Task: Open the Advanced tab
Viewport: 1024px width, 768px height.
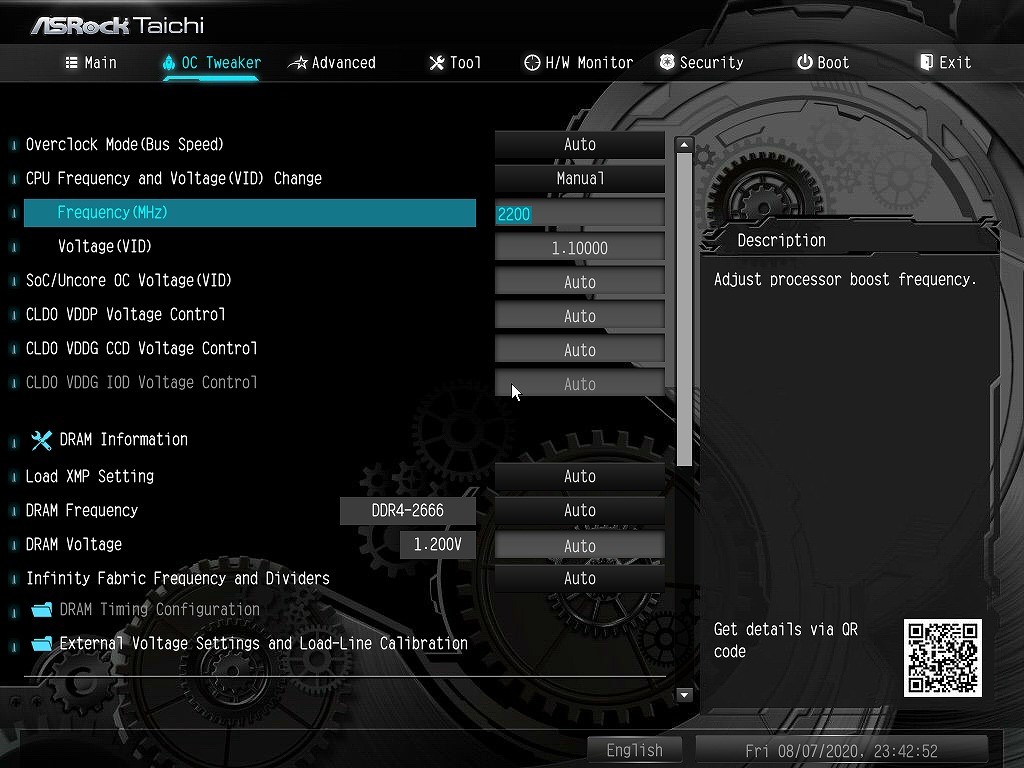Action: click(x=332, y=62)
